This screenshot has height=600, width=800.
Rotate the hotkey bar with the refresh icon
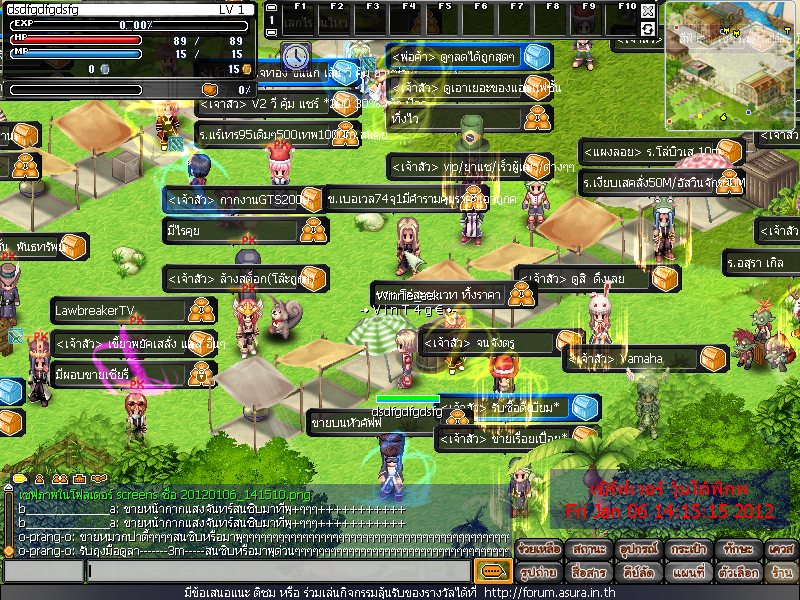click(x=648, y=29)
